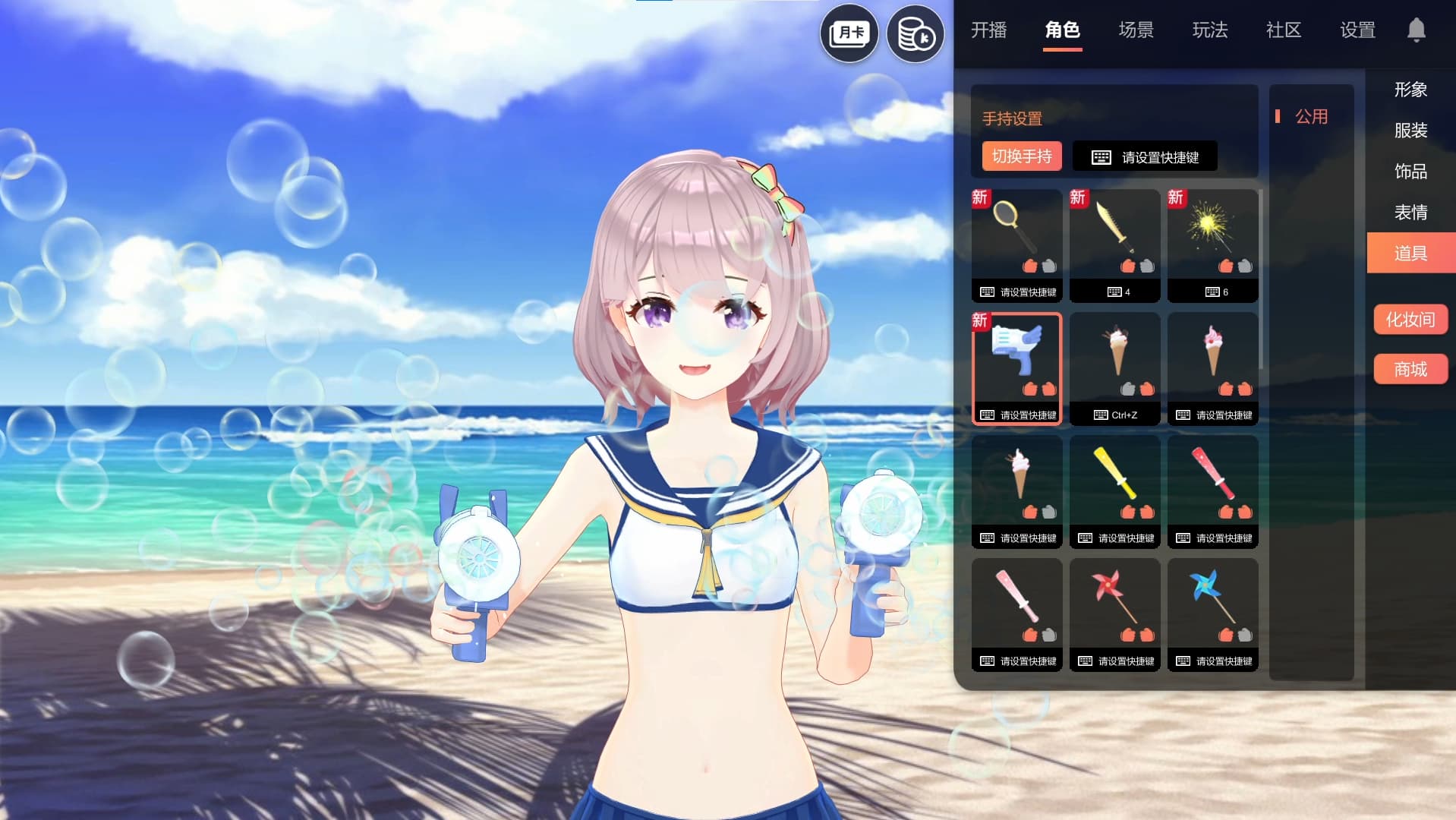The image size is (1456, 820).
Task: Select the 玩法 tab
Action: [x=1209, y=30]
